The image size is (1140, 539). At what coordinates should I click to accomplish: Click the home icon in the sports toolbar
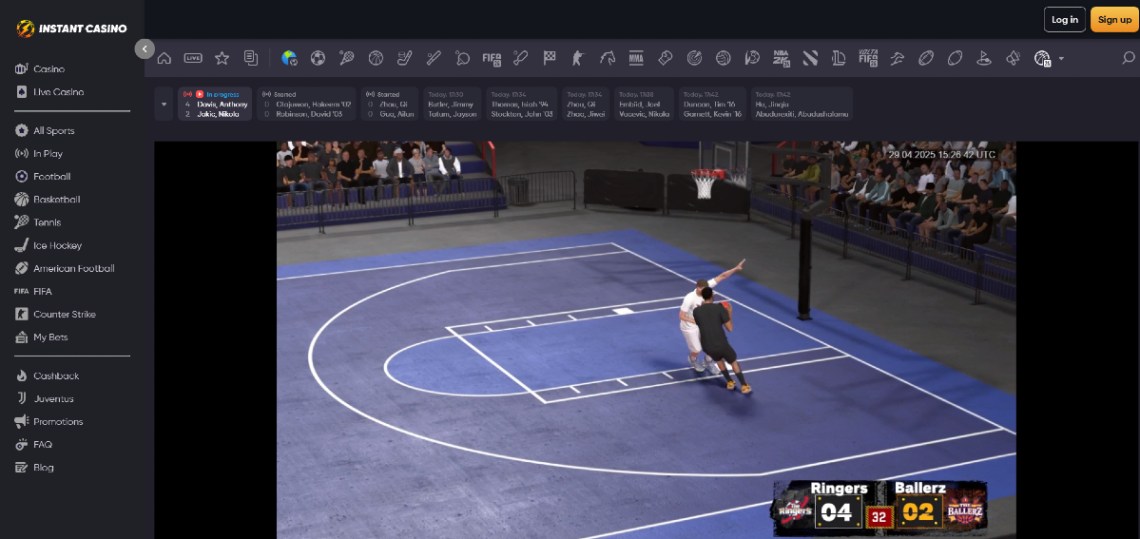(164, 58)
